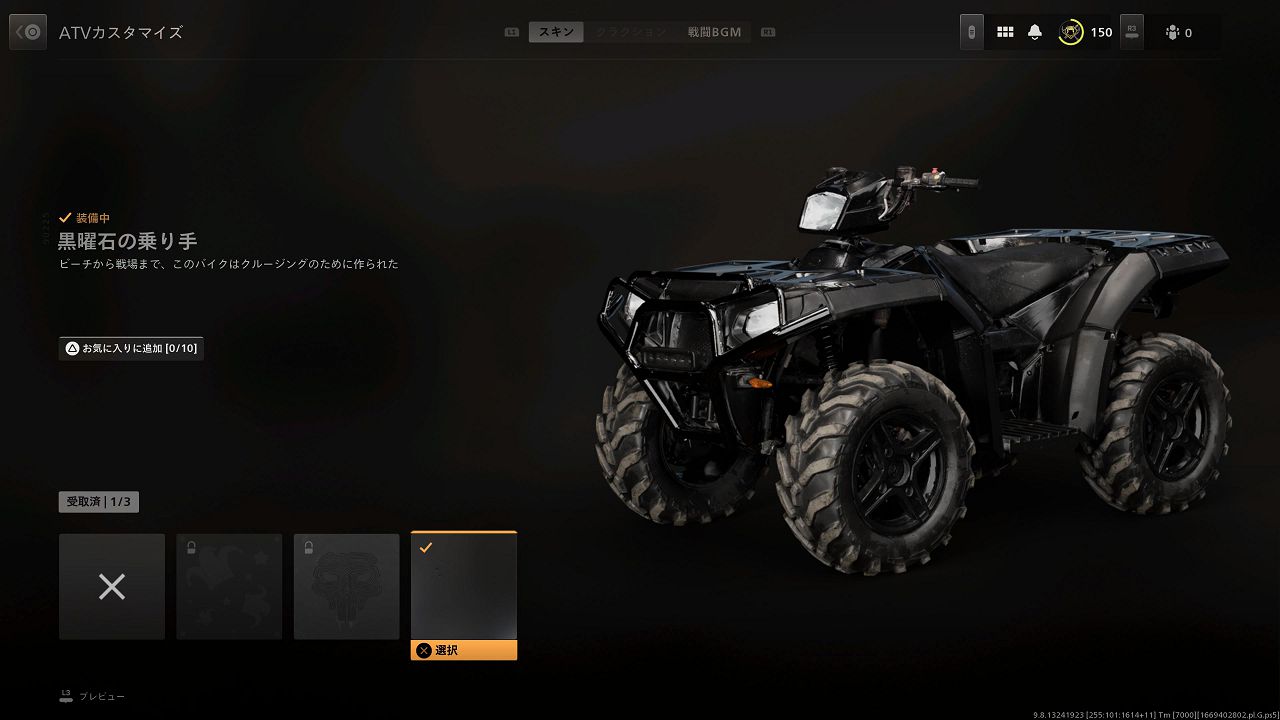
Task: Open the grid menu icon
Action: click(1005, 32)
